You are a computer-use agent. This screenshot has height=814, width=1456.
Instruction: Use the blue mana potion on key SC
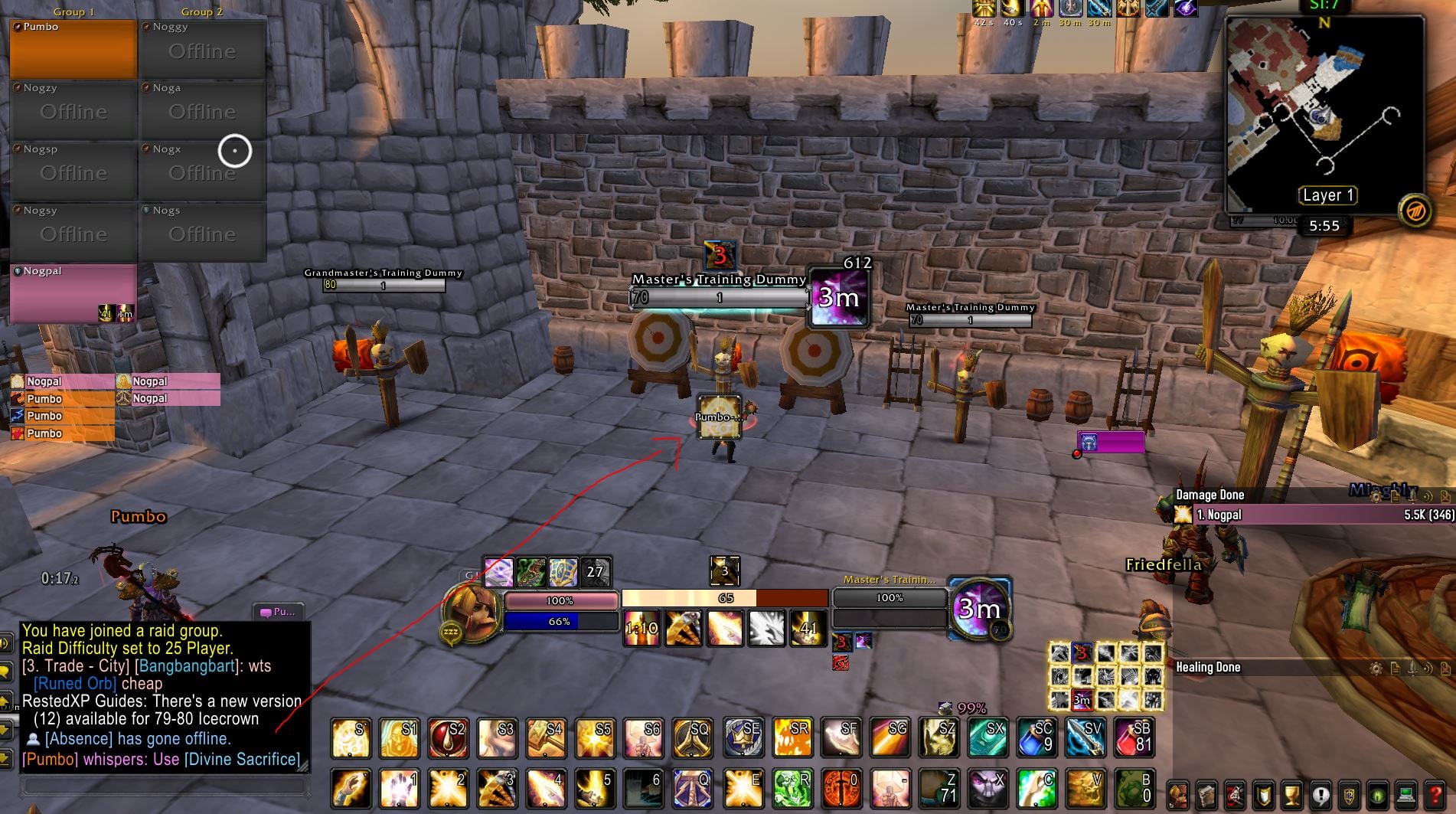click(1036, 737)
